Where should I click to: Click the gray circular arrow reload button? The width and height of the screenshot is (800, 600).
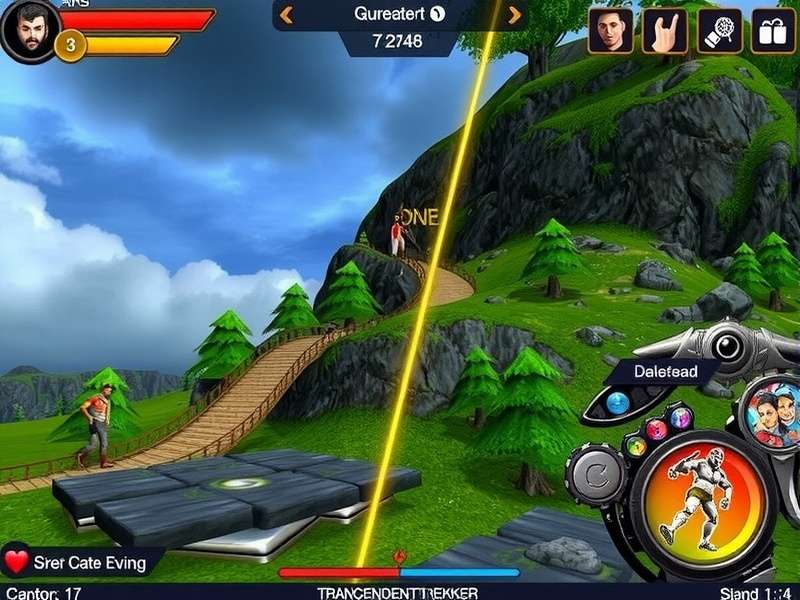pyautogui.click(x=597, y=474)
